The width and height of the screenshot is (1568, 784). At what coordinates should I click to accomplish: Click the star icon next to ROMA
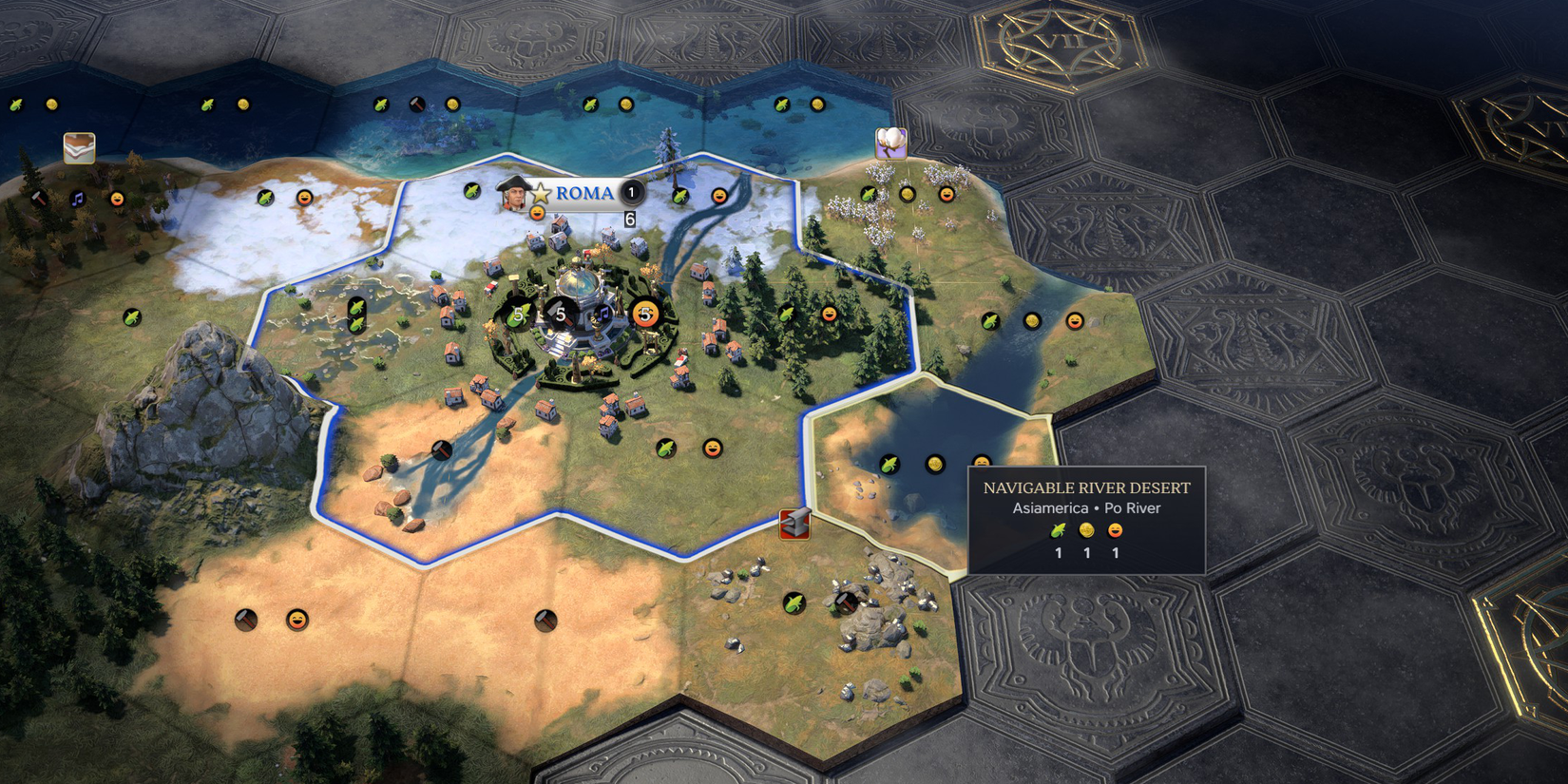(543, 192)
